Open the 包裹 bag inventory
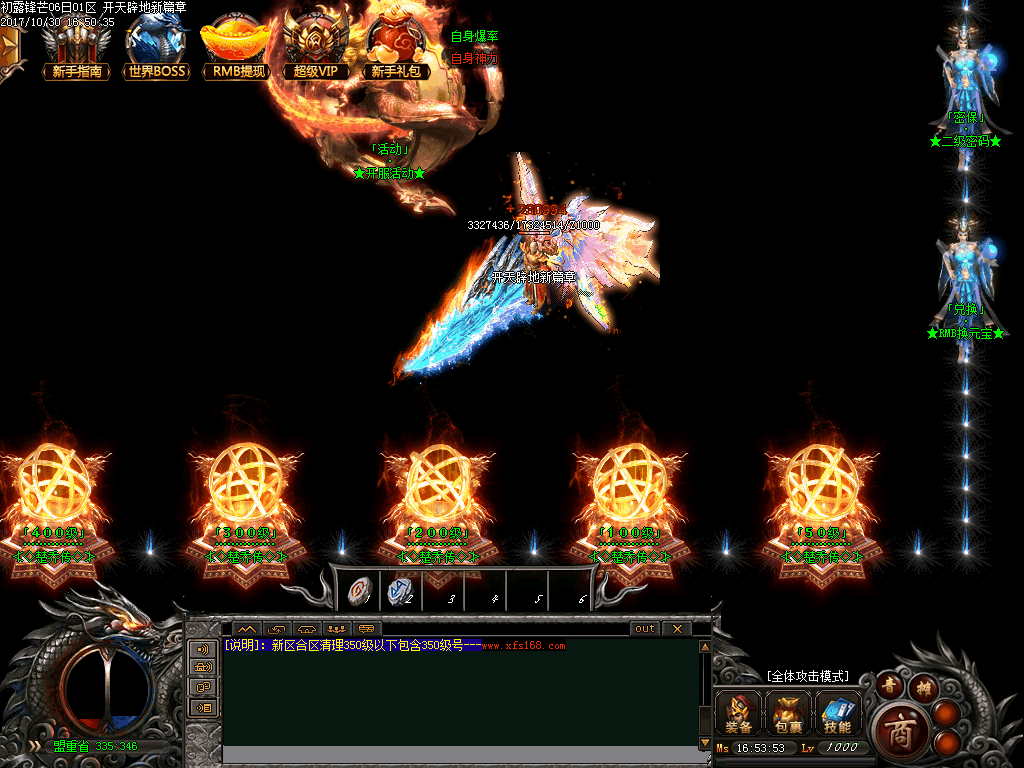The image size is (1024, 768). click(x=789, y=713)
